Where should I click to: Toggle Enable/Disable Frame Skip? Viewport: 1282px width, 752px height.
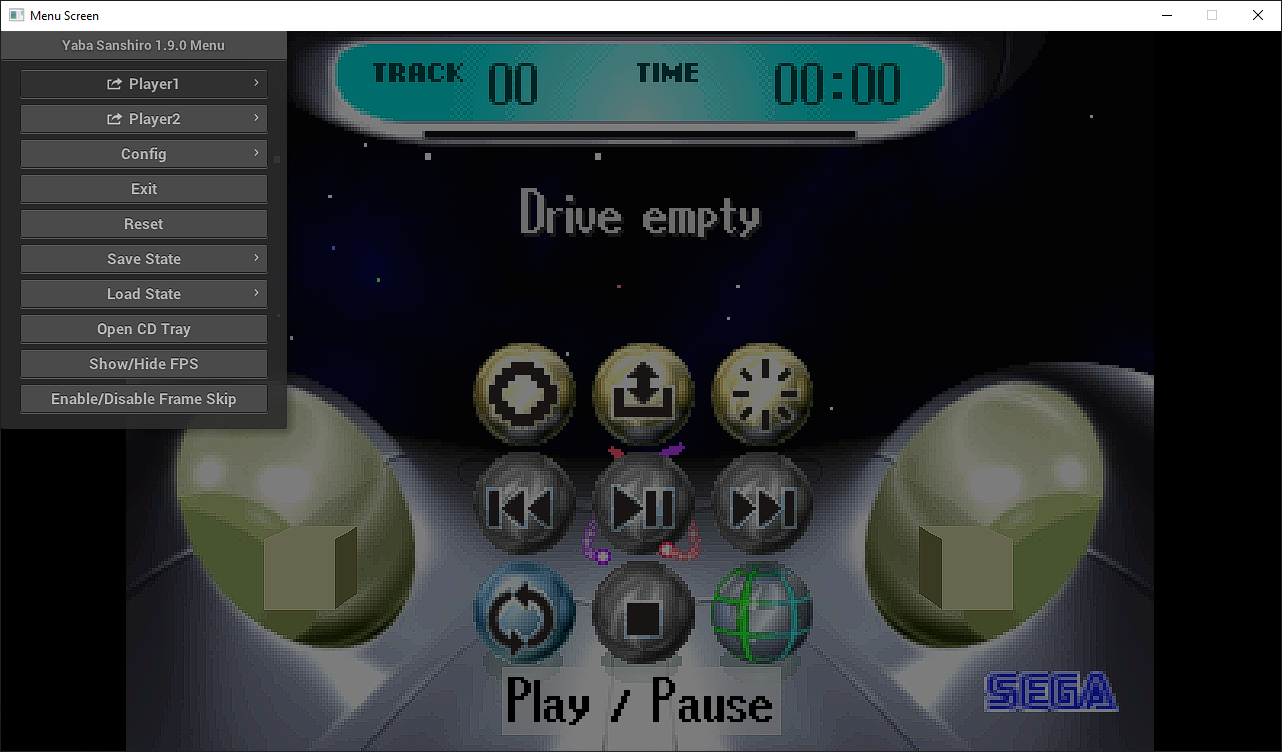[x=144, y=399]
